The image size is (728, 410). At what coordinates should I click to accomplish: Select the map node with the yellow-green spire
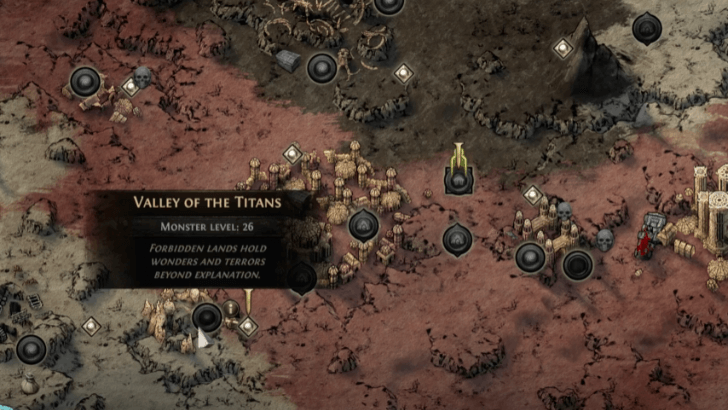coord(458,181)
